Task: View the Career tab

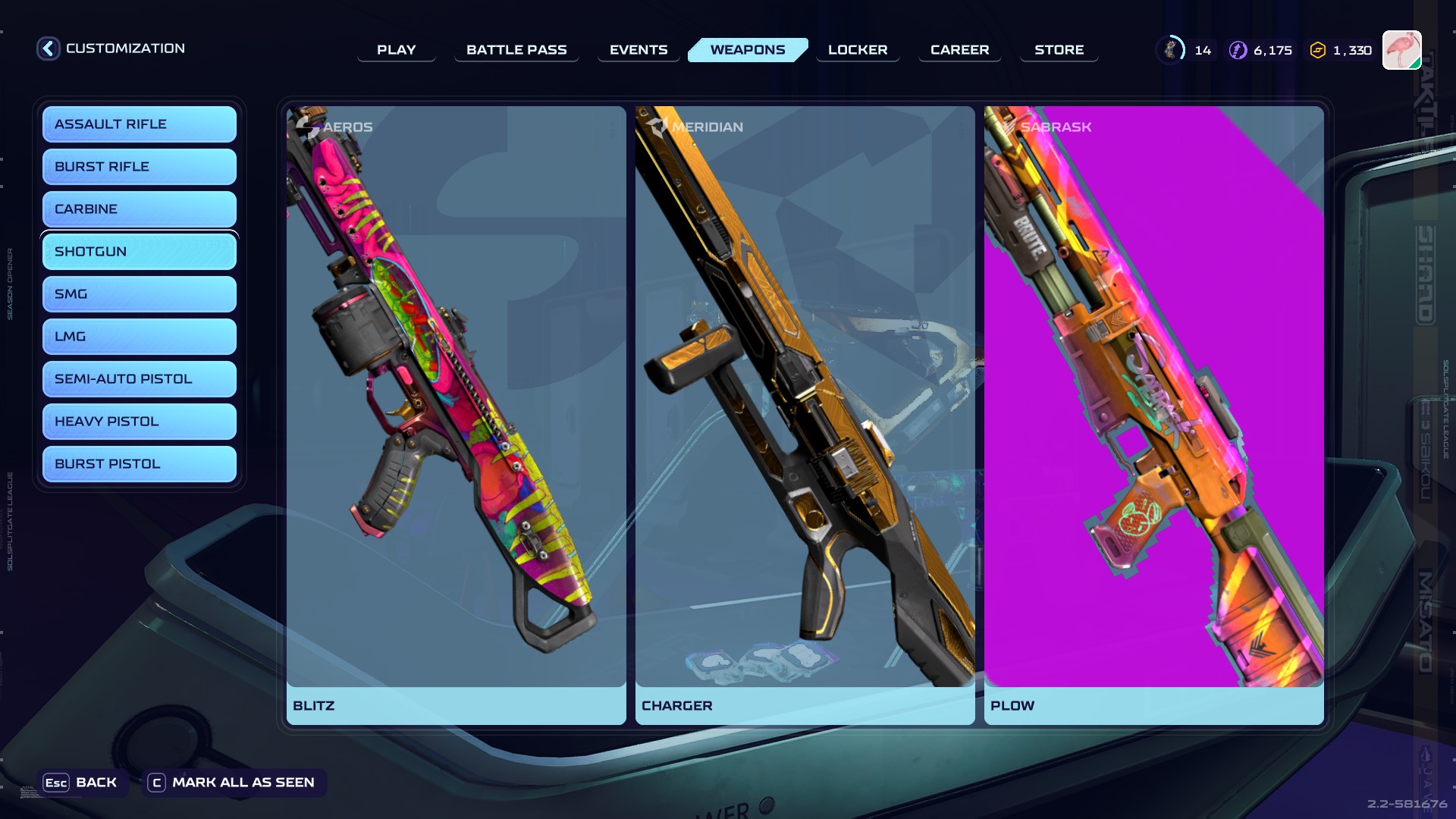Action: pyautogui.click(x=959, y=50)
